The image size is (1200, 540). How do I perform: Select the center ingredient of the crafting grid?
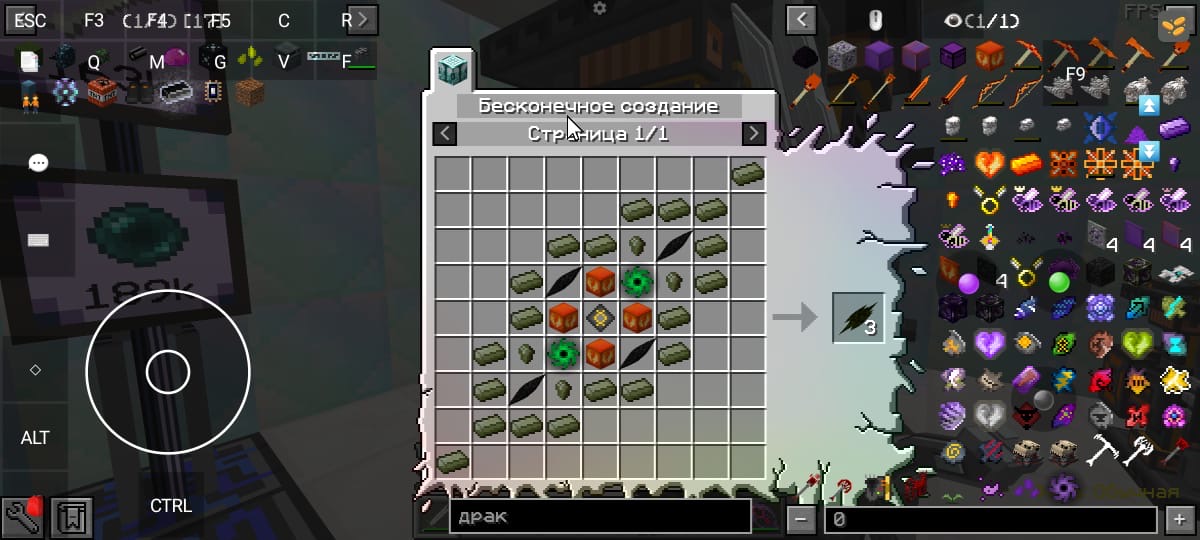[x=600, y=318]
